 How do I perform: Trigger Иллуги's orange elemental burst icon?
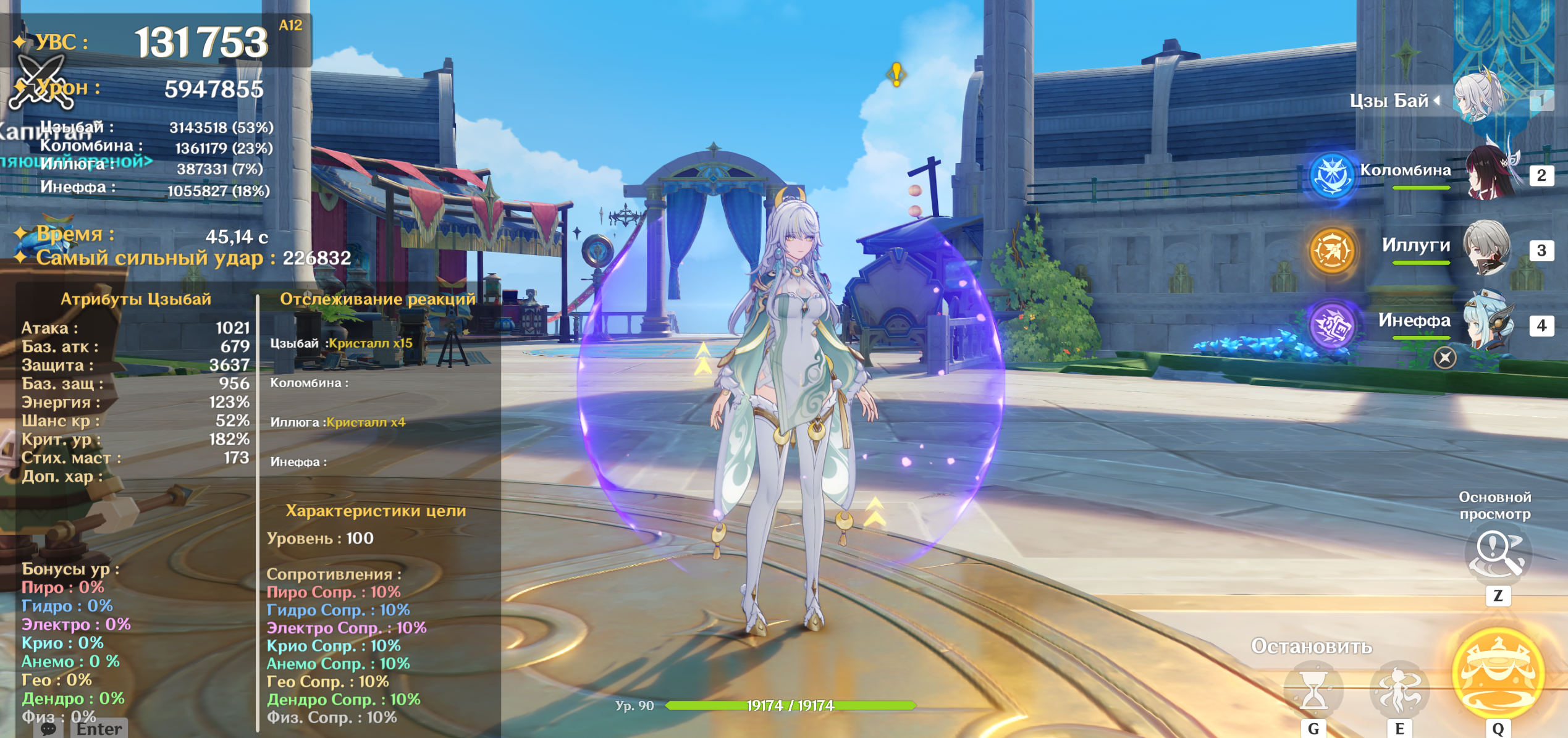(x=1331, y=250)
